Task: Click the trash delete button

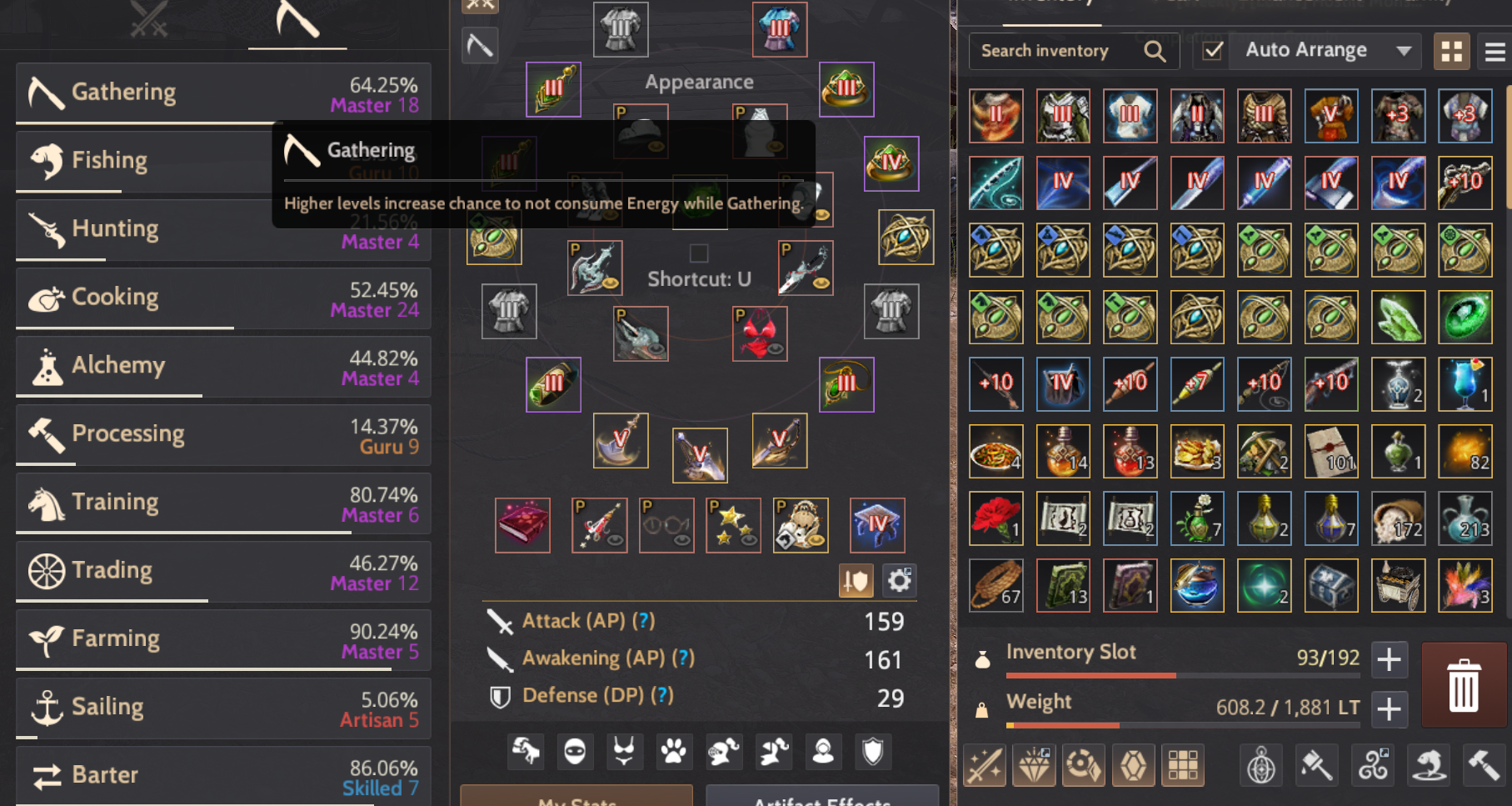Action: (x=1464, y=683)
